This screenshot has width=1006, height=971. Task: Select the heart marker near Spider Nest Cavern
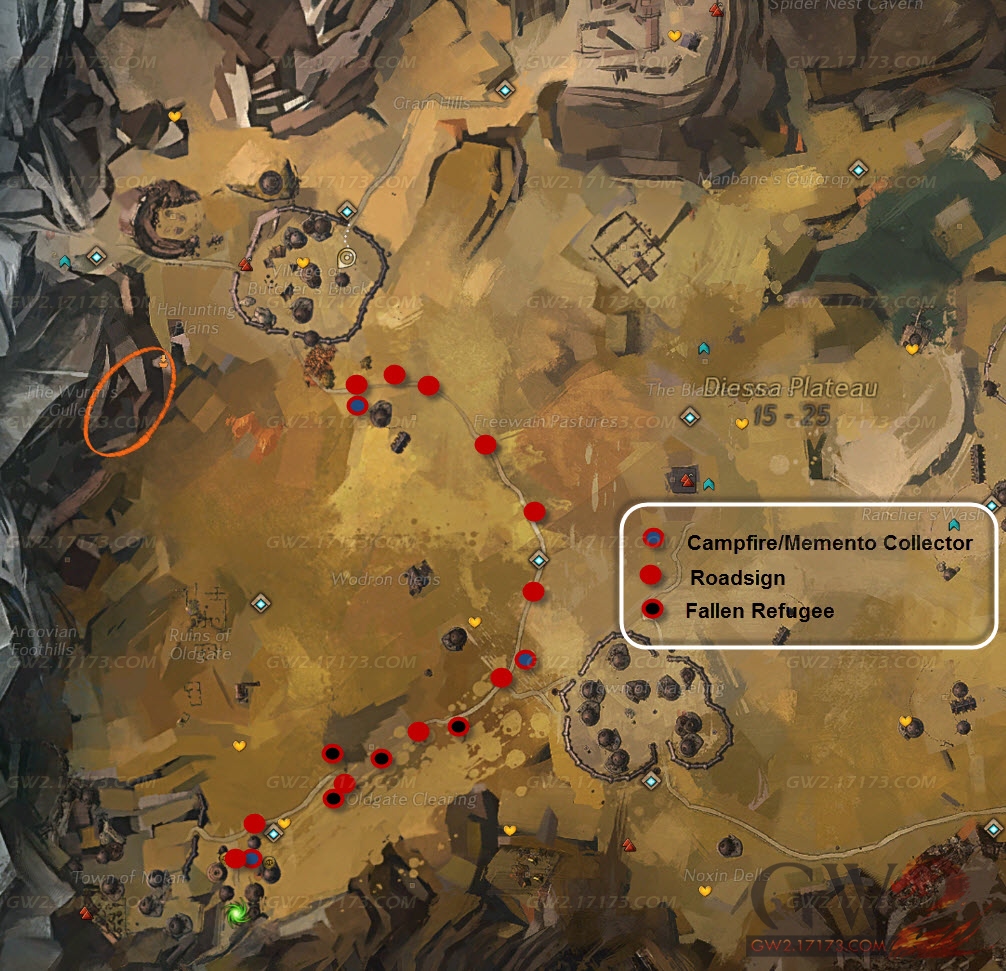pyautogui.click(x=674, y=36)
